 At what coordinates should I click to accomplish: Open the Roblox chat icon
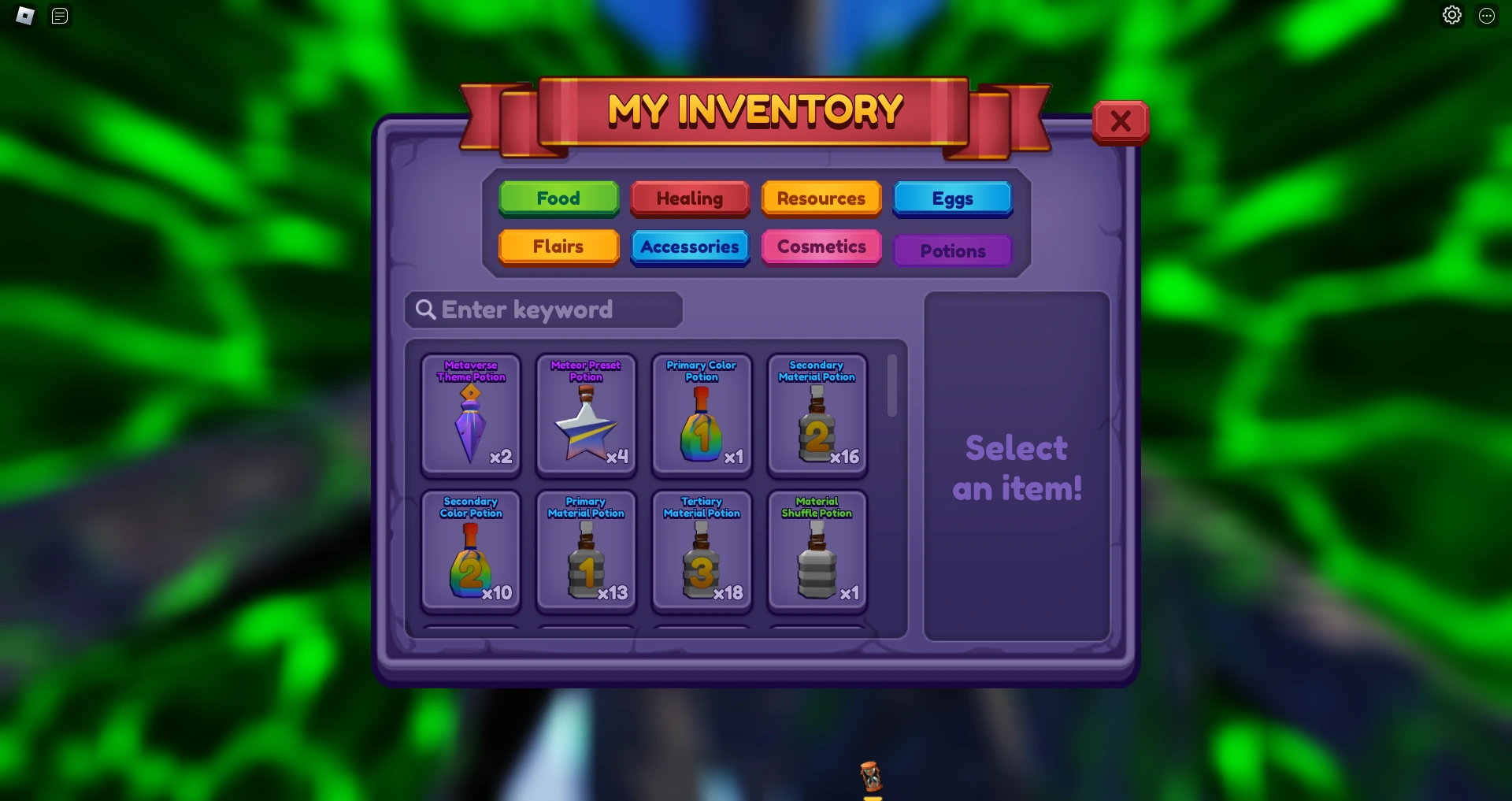tap(59, 16)
